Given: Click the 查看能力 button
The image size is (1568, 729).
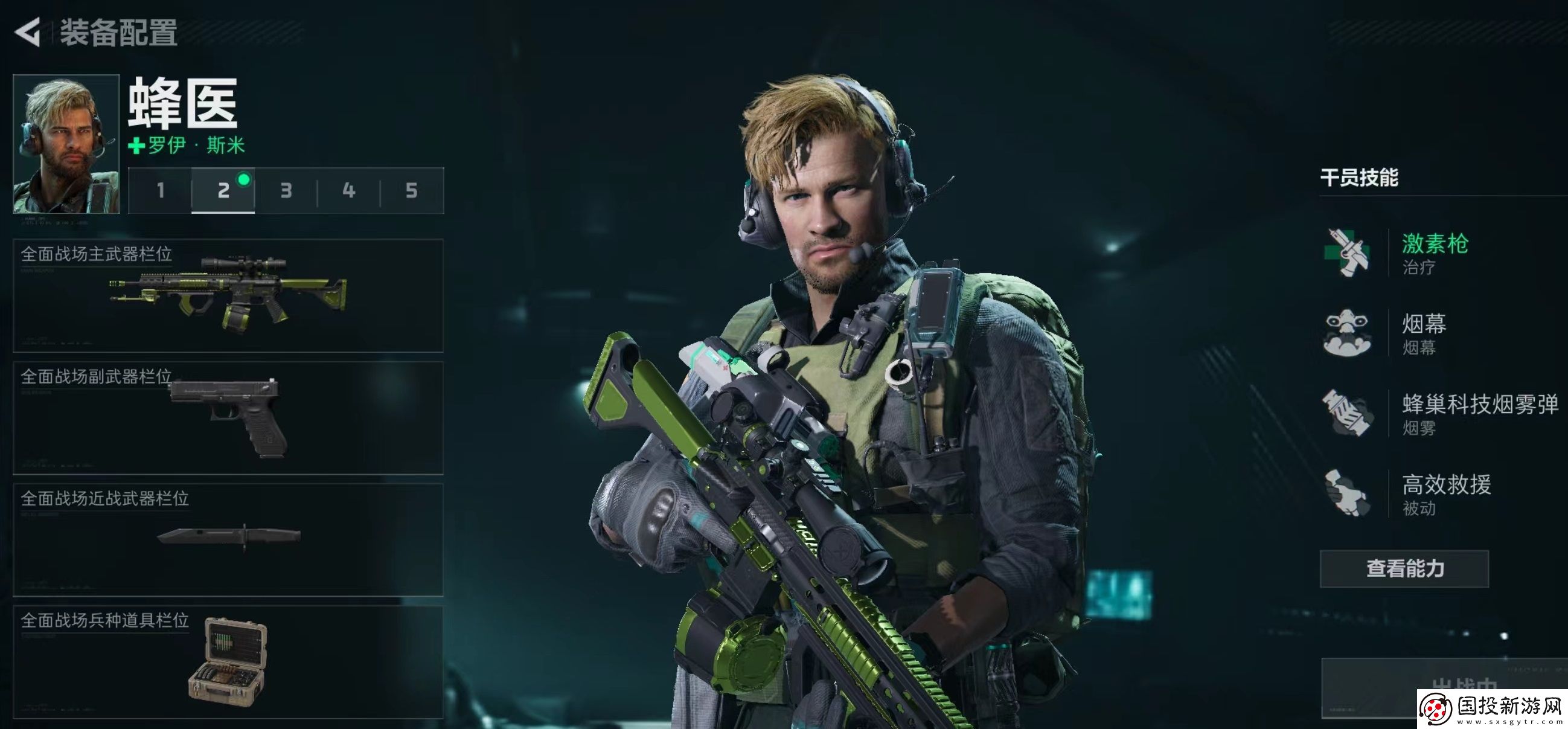Looking at the screenshot, I should coord(1404,569).
